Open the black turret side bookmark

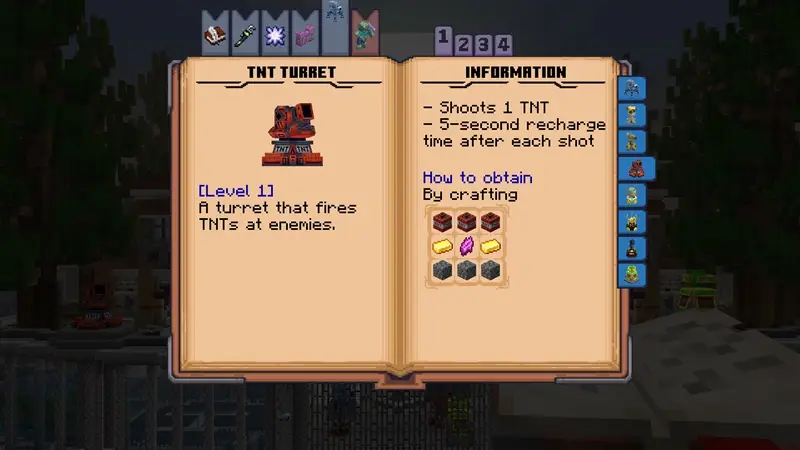632,247
